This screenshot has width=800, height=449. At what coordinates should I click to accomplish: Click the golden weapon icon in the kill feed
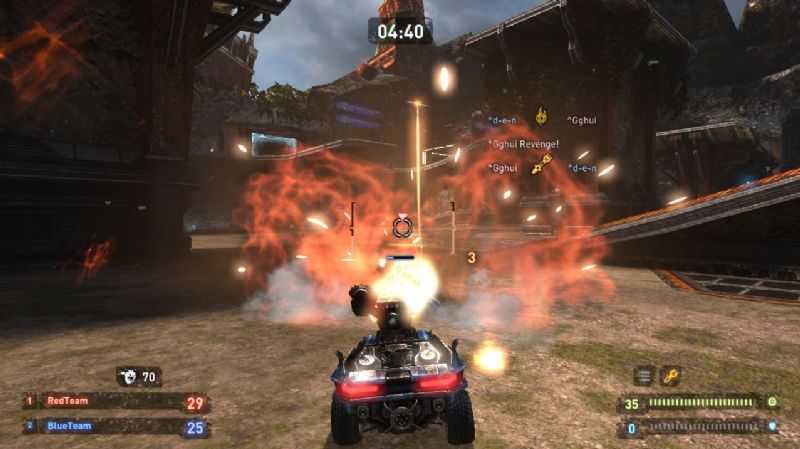pos(543,165)
